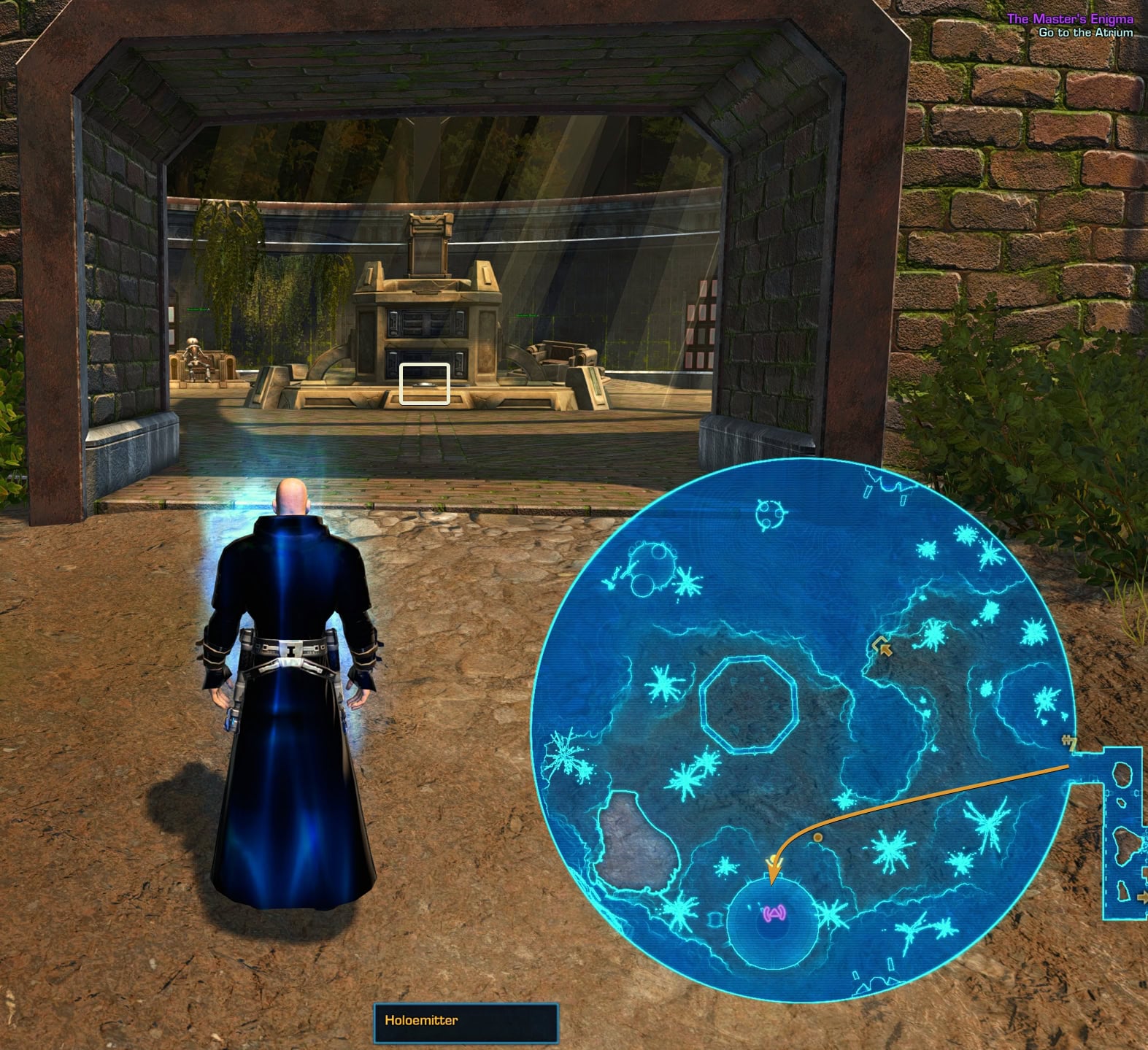This screenshot has width=1148, height=1050.
Task: Click the orange waypoint dot on the minimap path
Action: [817, 838]
